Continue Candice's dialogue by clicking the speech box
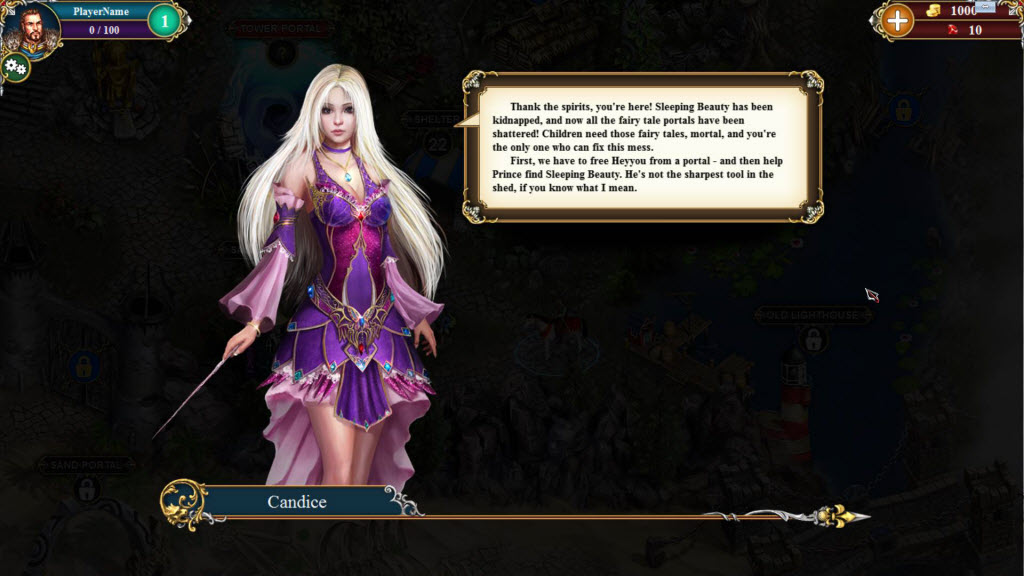Screen dimensions: 1024x576 tap(642, 148)
